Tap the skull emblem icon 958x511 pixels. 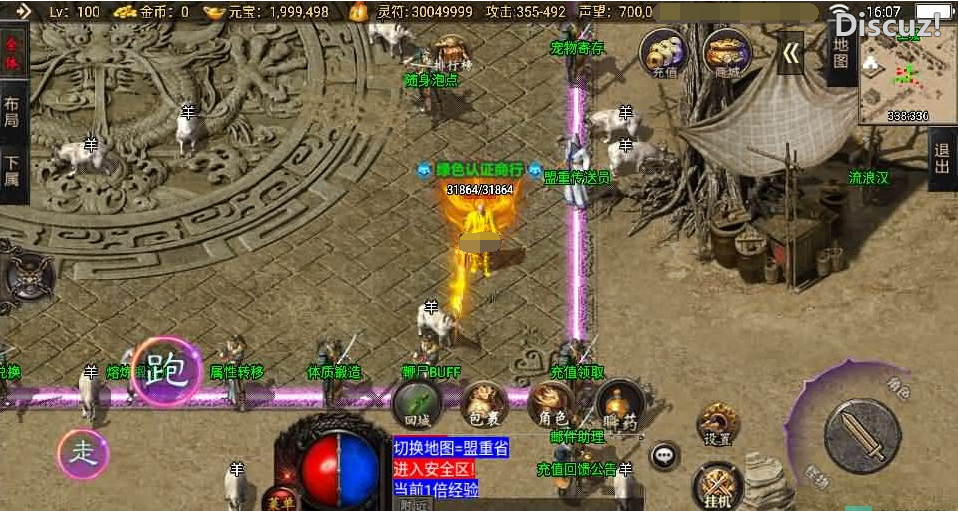pyautogui.click(x=27, y=273)
